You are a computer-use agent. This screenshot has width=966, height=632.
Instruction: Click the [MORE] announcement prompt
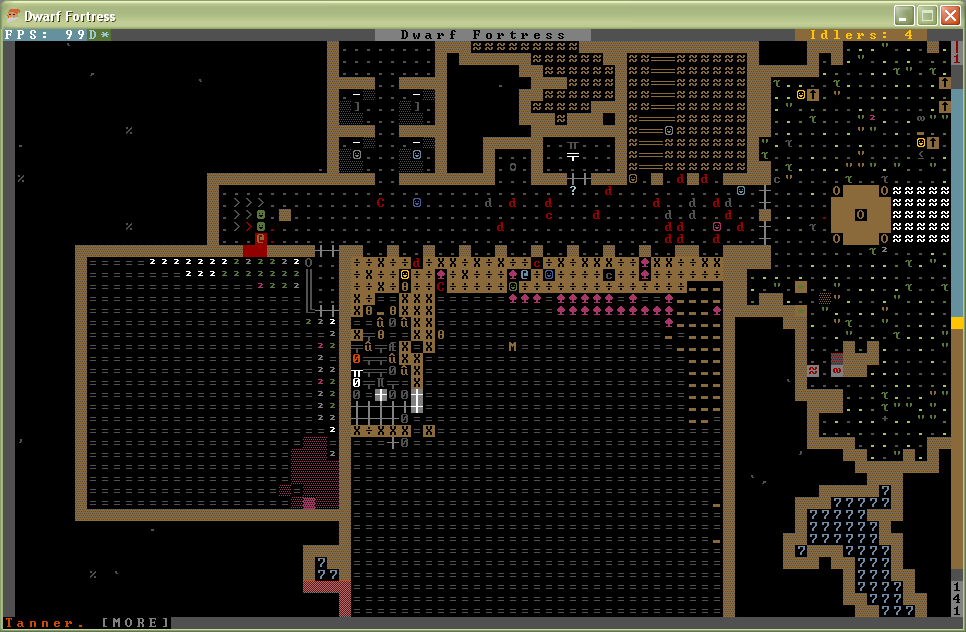(x=136, y=623)
